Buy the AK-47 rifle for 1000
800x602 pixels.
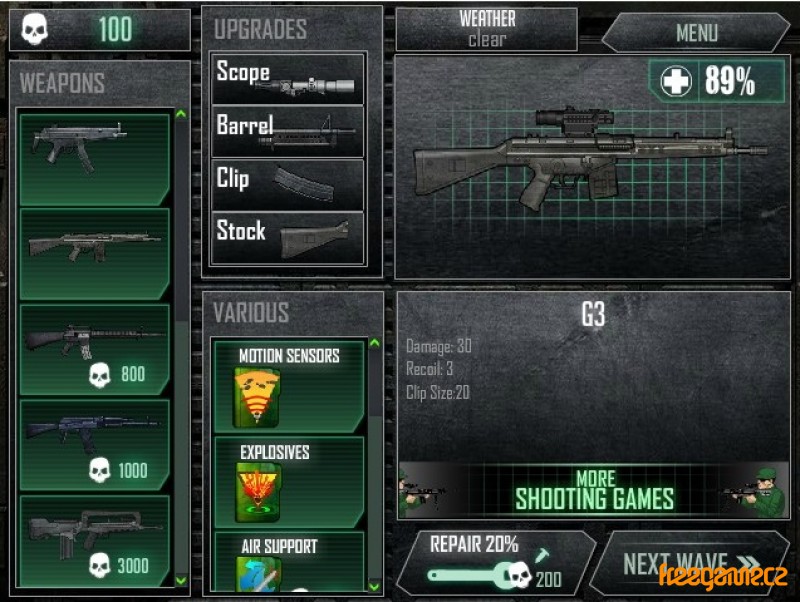tap(95, 445)
